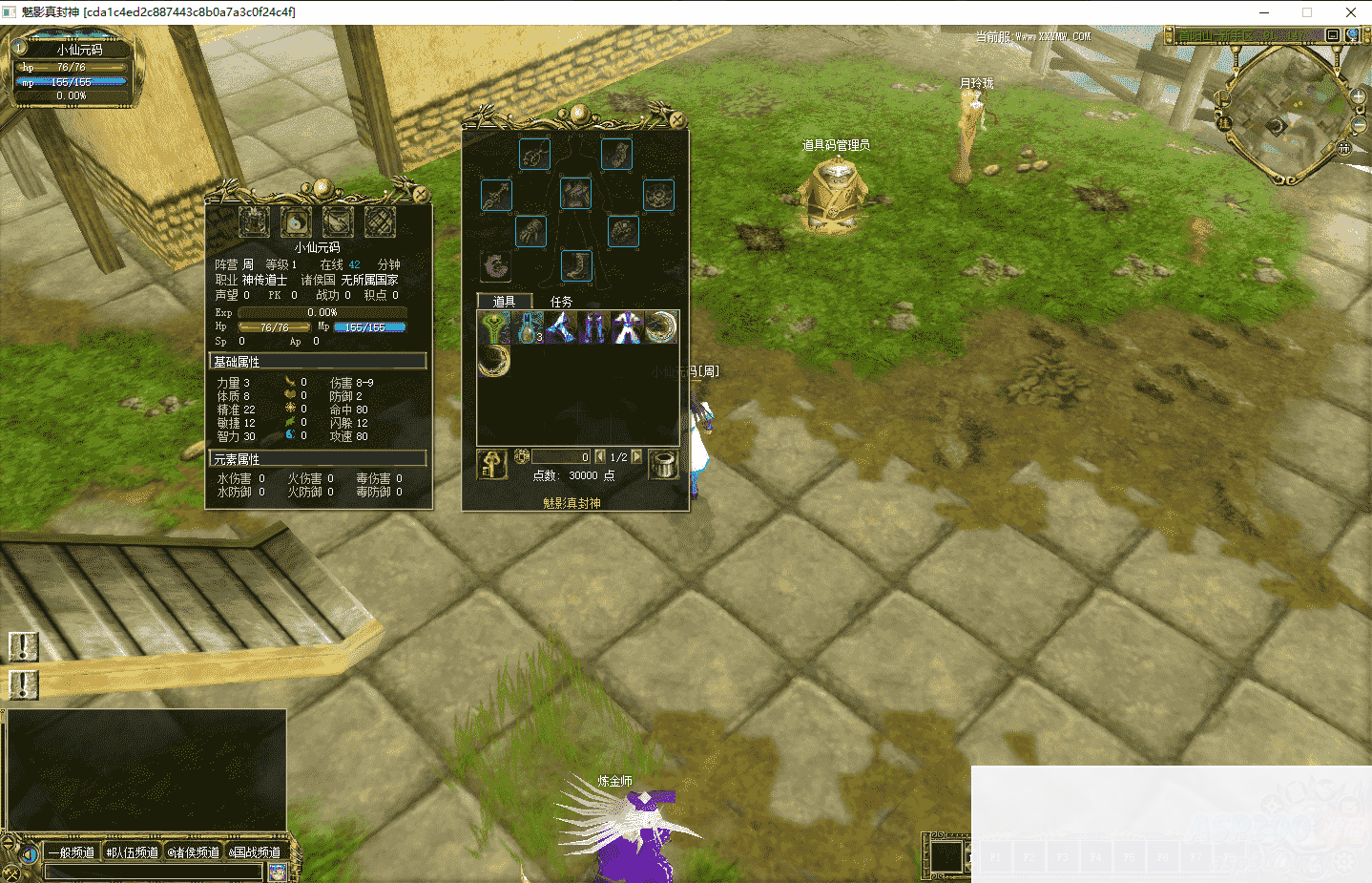Zoom in the minimap with plus button
Viewport: 1372px width, 883px height.
click(x=1359, y=96)
